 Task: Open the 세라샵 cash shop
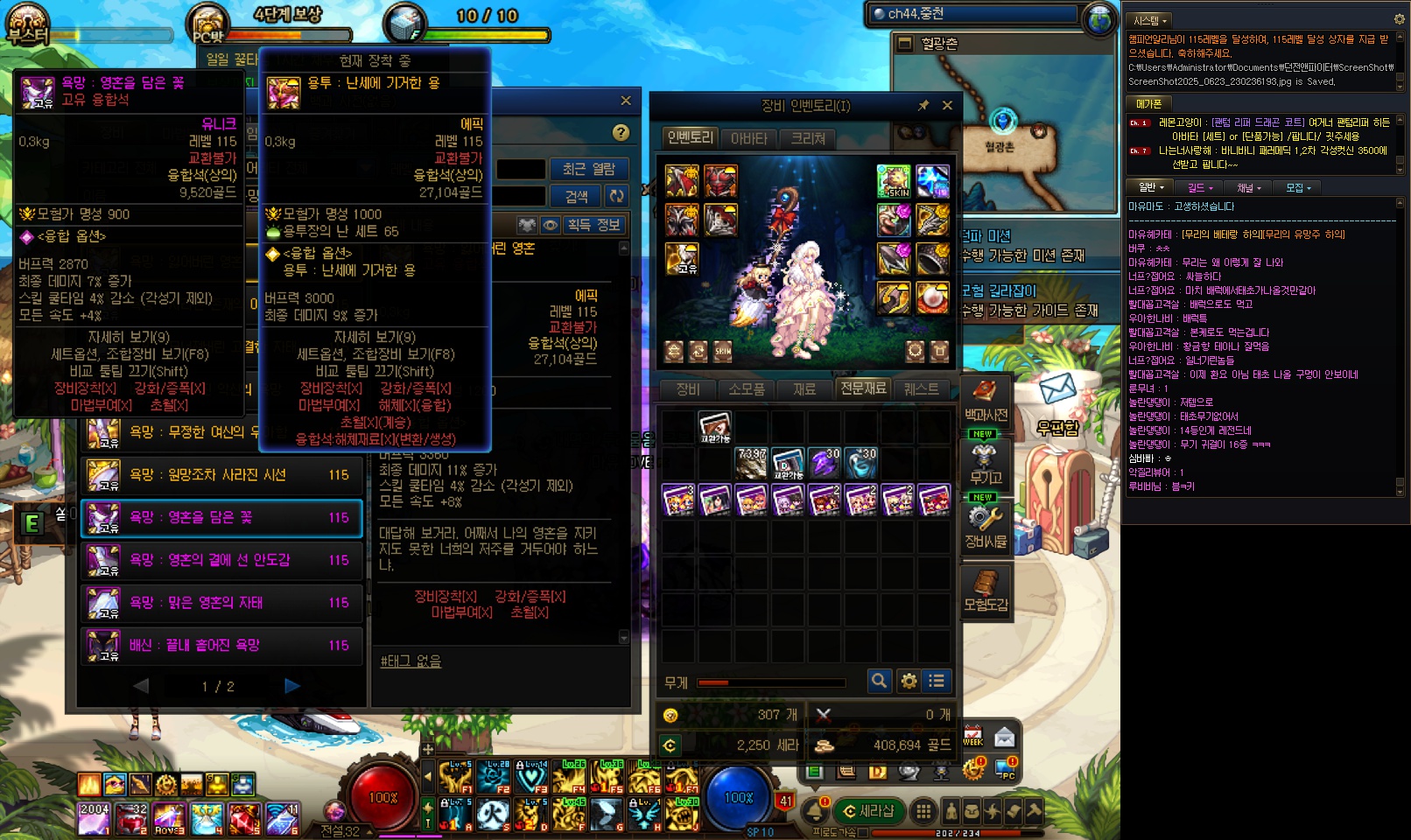coord(867,811)
